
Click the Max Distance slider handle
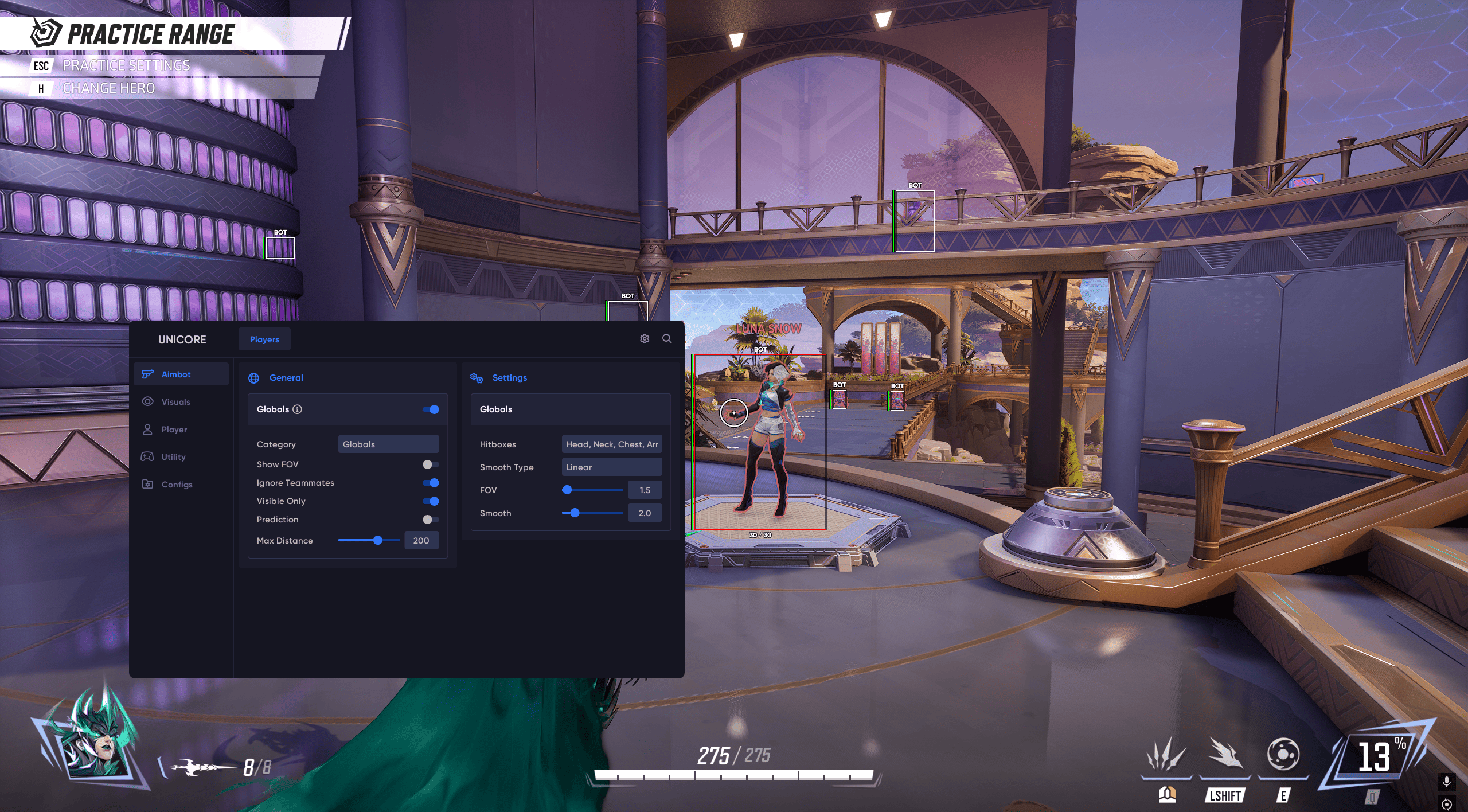click(378, 540)
